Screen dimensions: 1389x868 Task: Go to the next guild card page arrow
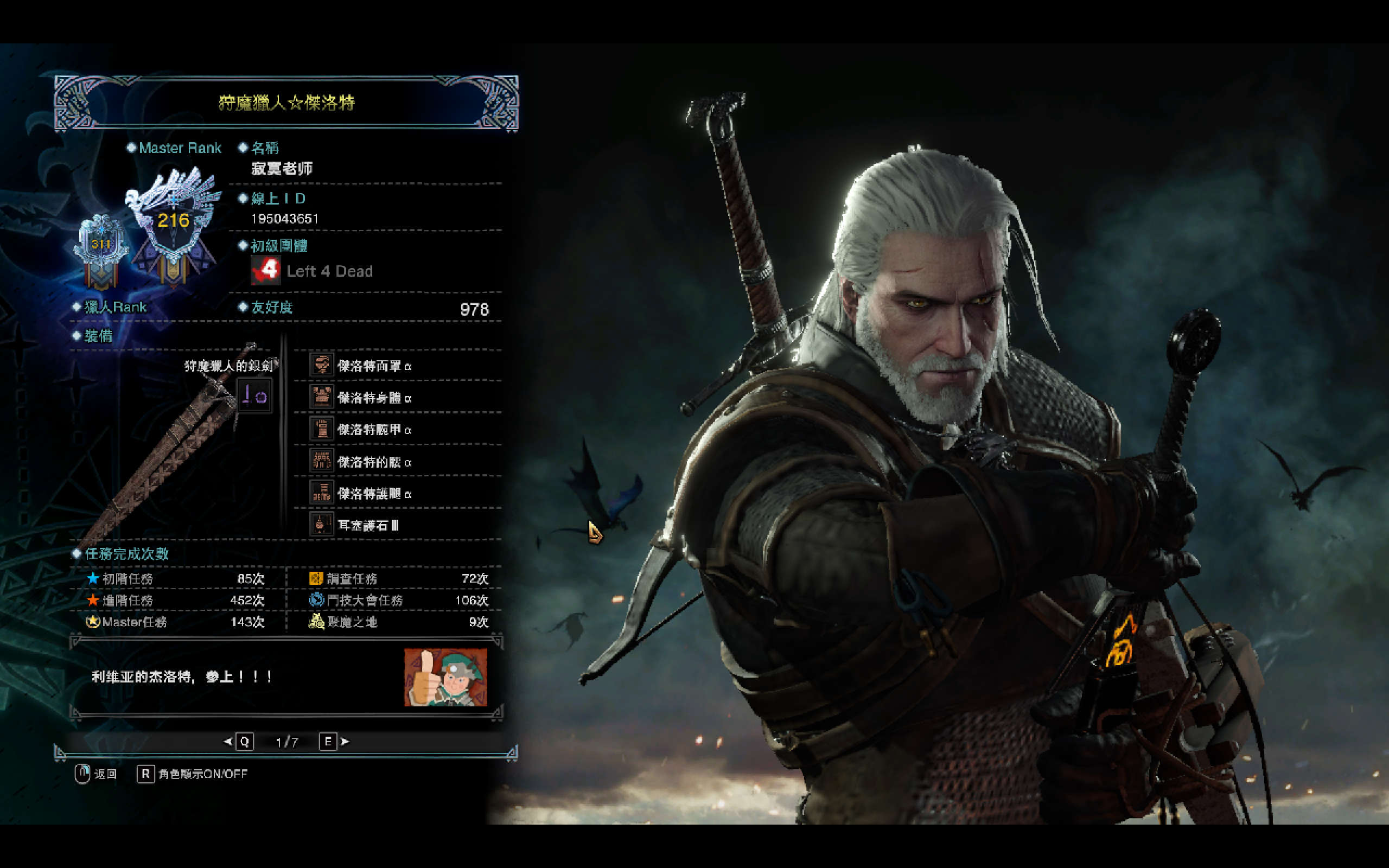(x=345, y=742)
